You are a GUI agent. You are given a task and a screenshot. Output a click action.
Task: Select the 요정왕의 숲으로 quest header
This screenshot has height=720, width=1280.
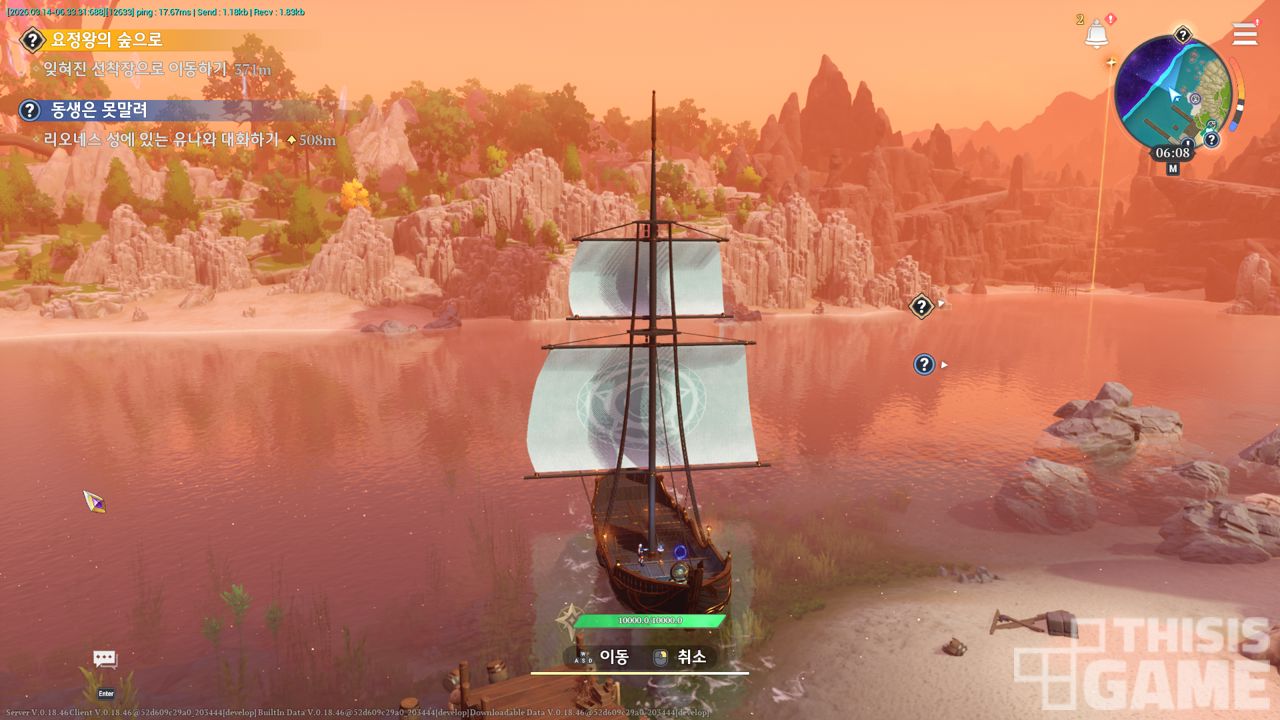coord(106,40)
